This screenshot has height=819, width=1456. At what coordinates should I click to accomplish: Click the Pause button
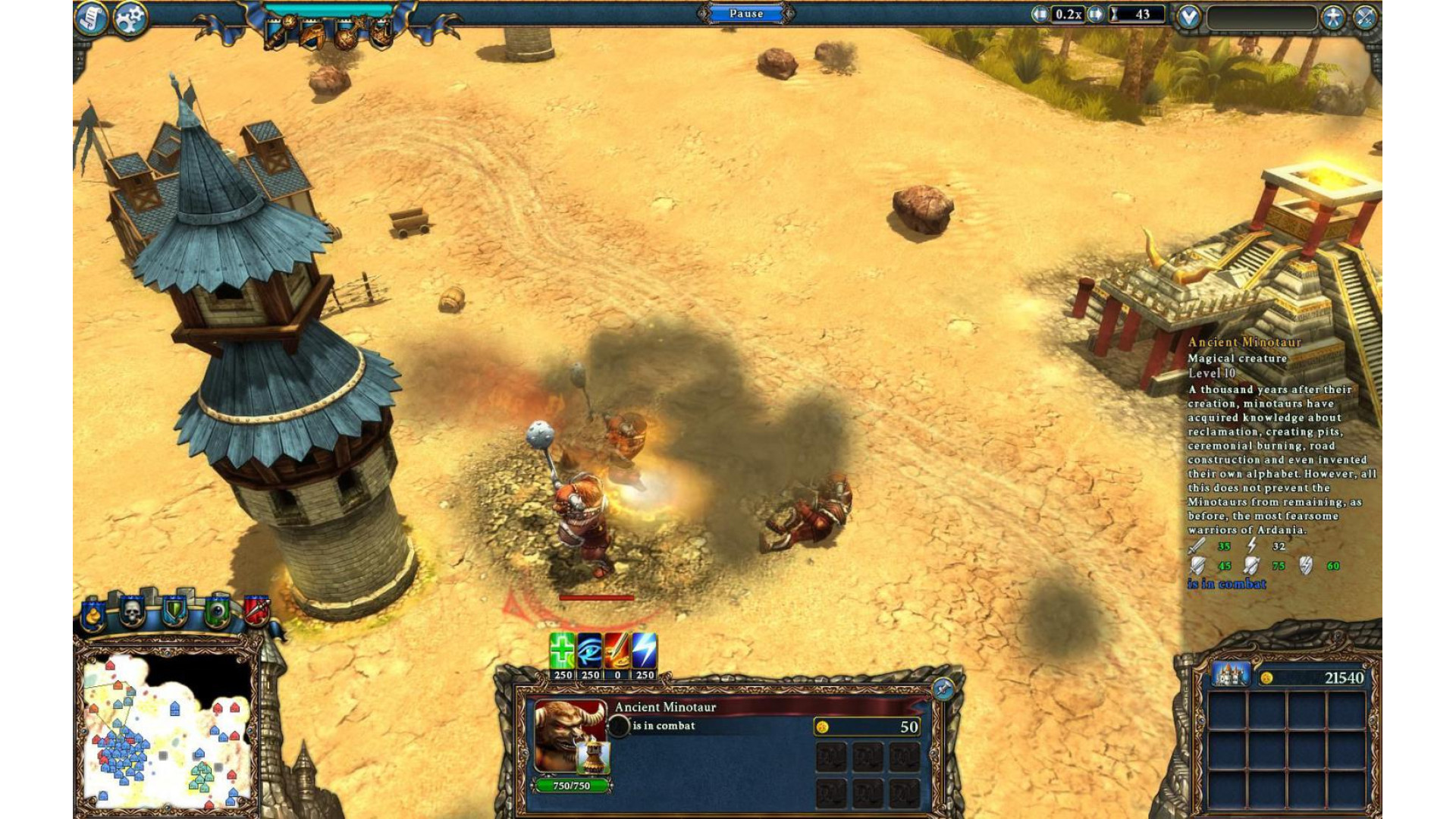pyautogui.click(x=746, y=14)
